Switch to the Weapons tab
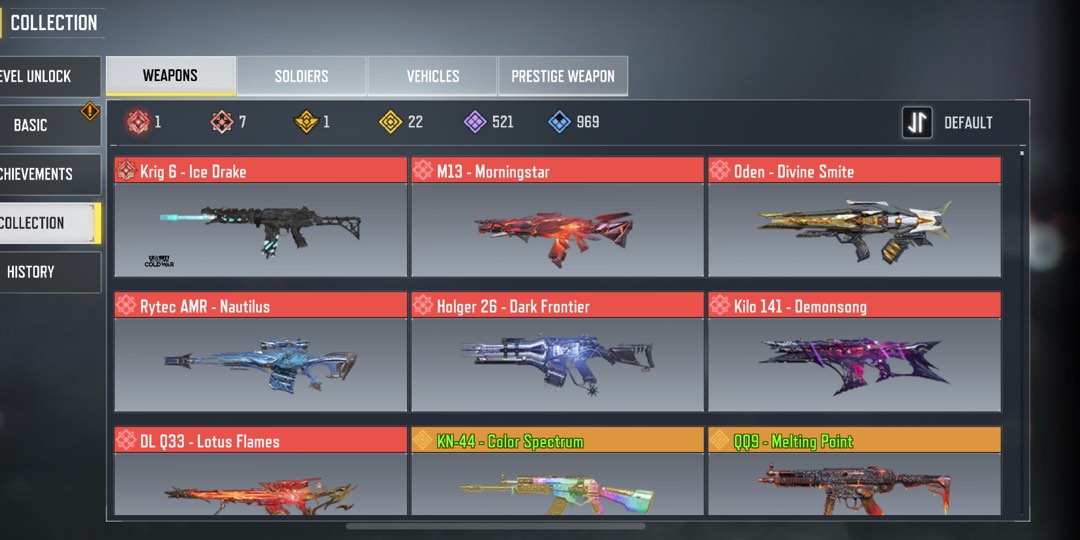1080x540 pixels. [171, 76]
